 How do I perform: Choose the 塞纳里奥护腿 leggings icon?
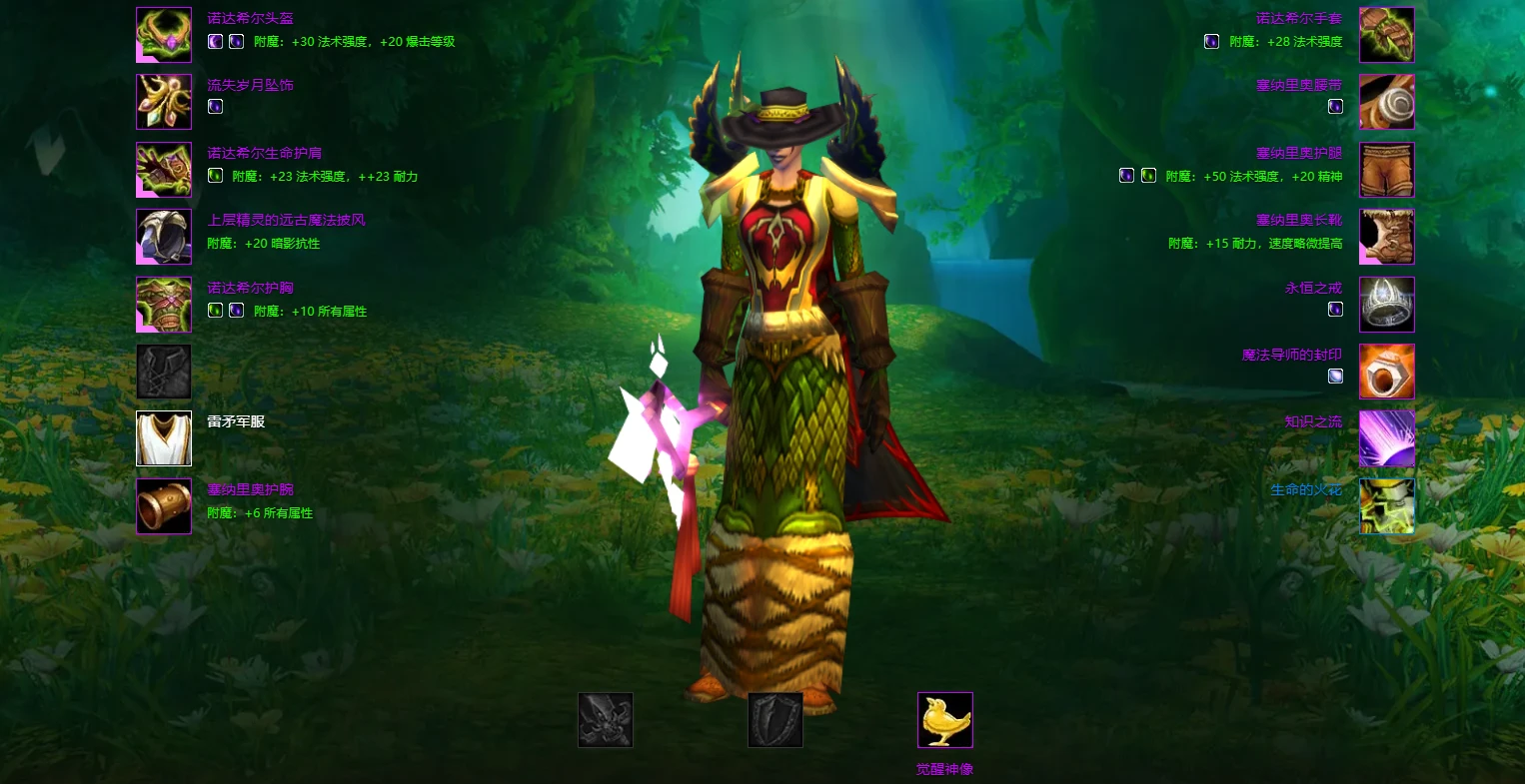click(x=1386, y=170)
